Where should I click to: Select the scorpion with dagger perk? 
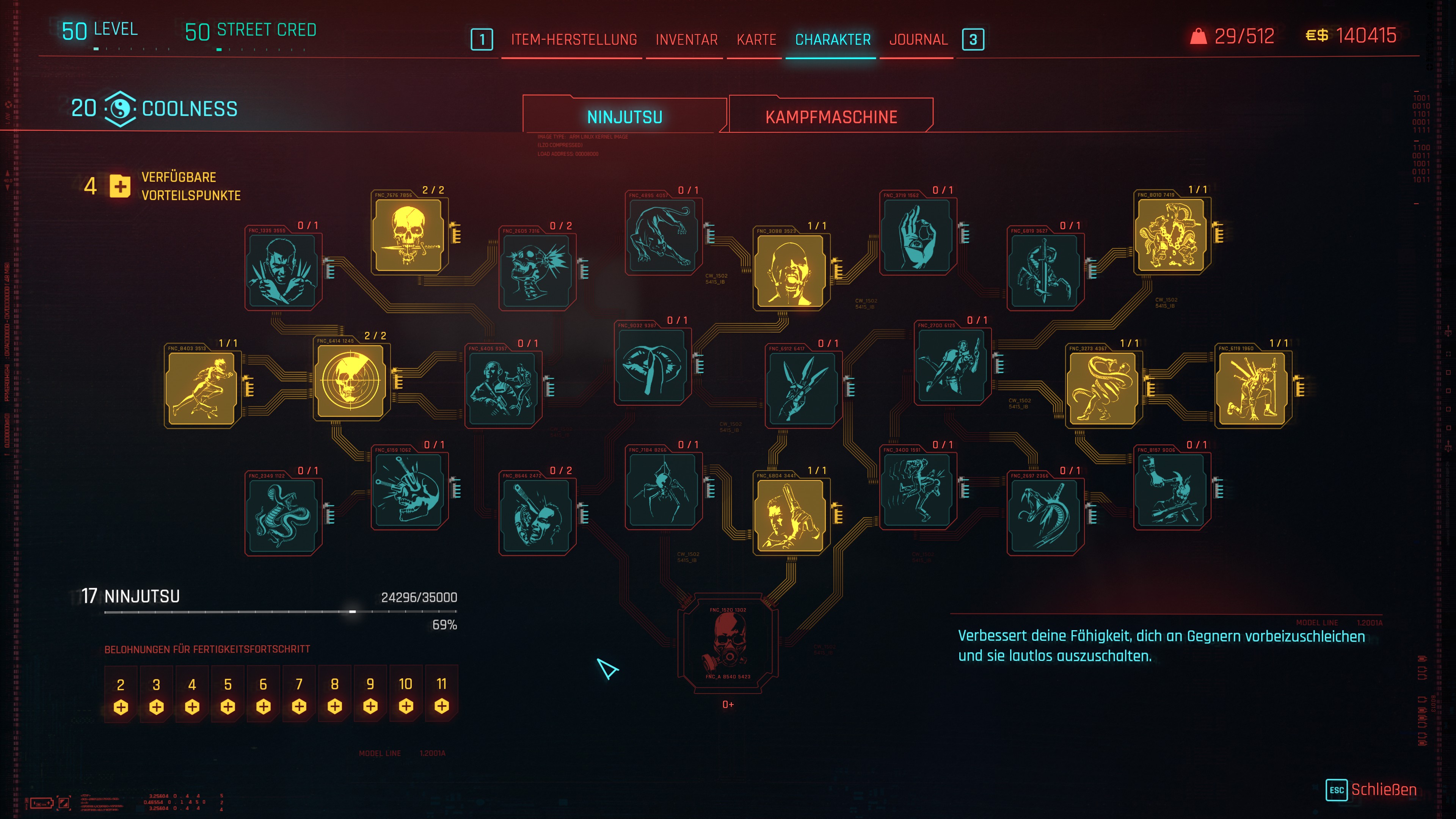(1045, 270)
